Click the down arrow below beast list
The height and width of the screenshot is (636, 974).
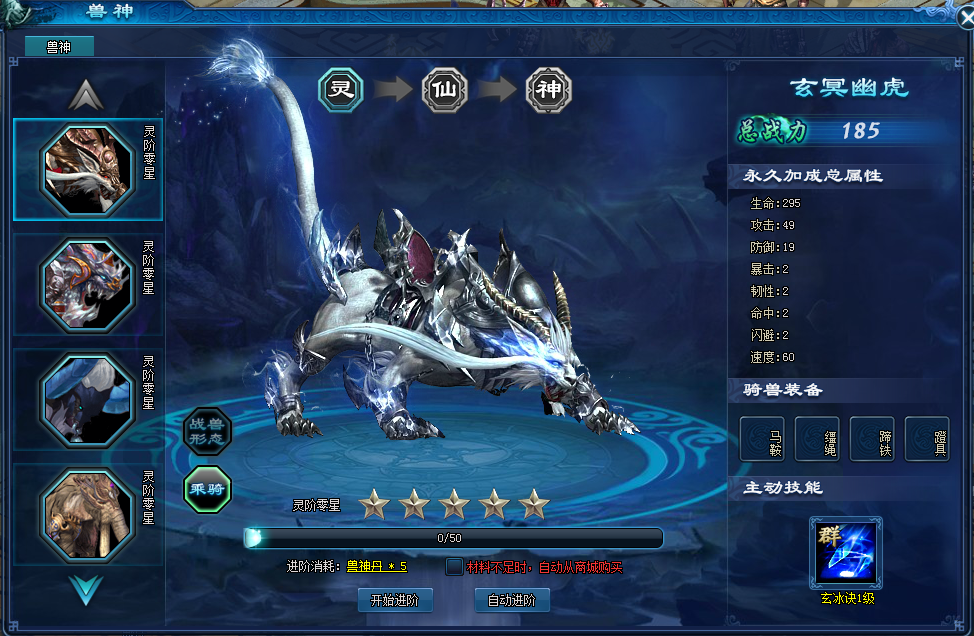pyautogui.click(x=86, y=589)
